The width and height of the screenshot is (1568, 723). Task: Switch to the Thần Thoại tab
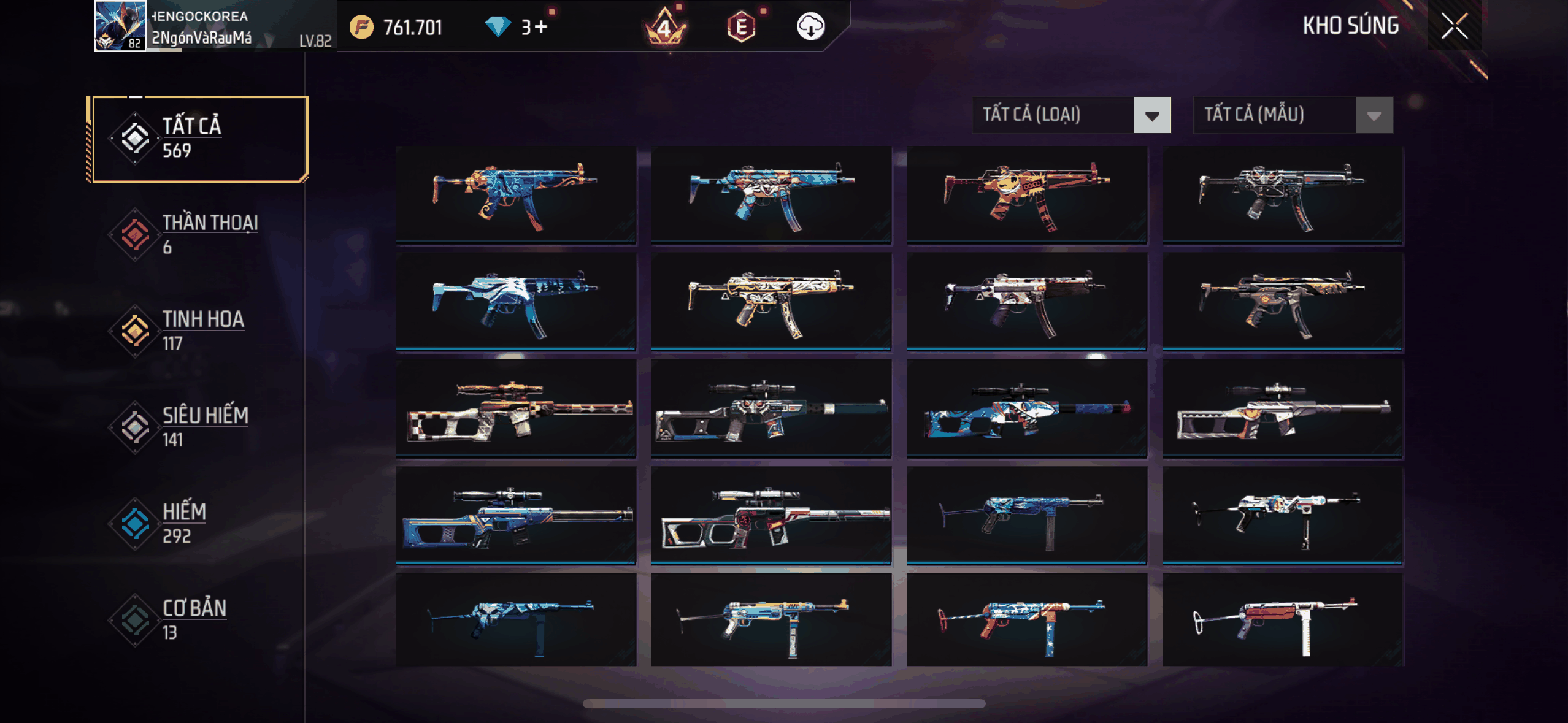199,234
